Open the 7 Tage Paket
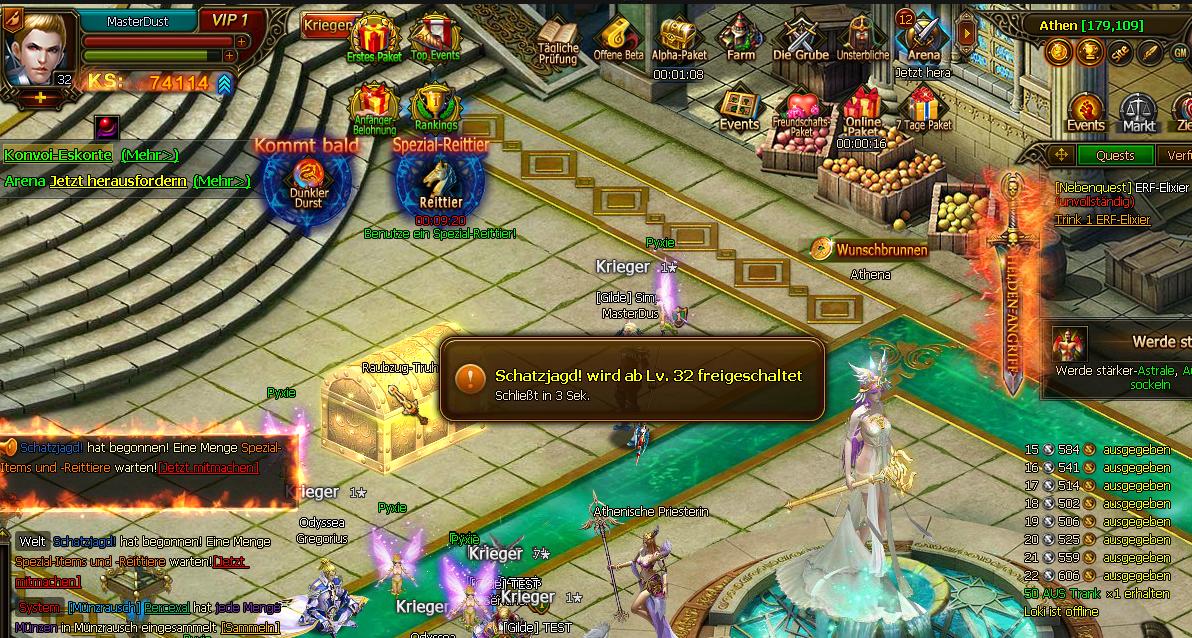The width and height of the screenshot is (1192, 638). point(923,106)
